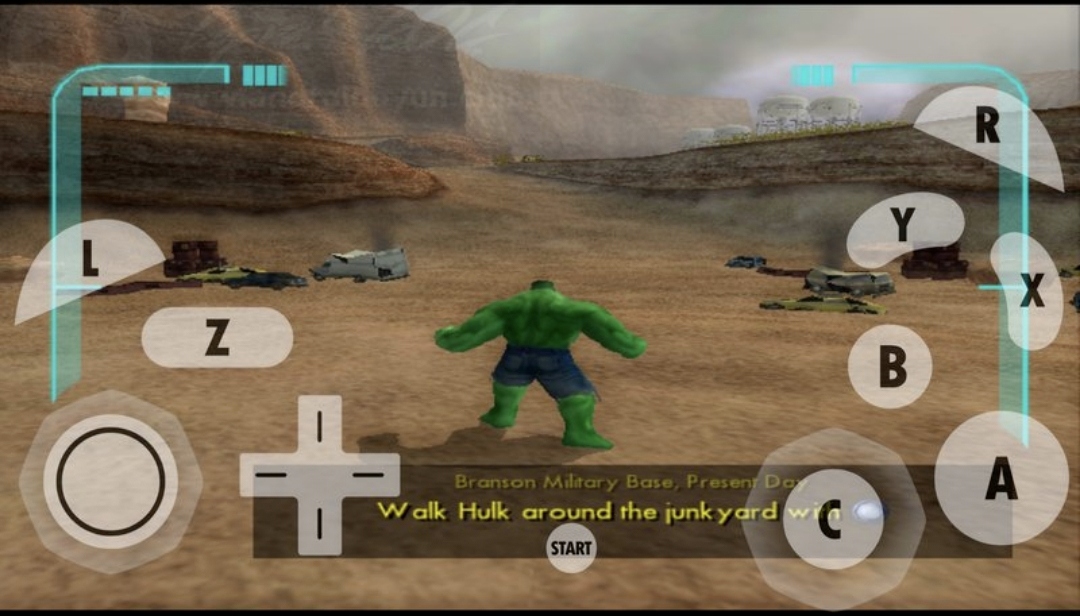Viewport: 1080px width, 616px height.
Task: Tap the A button on the touch overlay
Action: coord(1001,478)
